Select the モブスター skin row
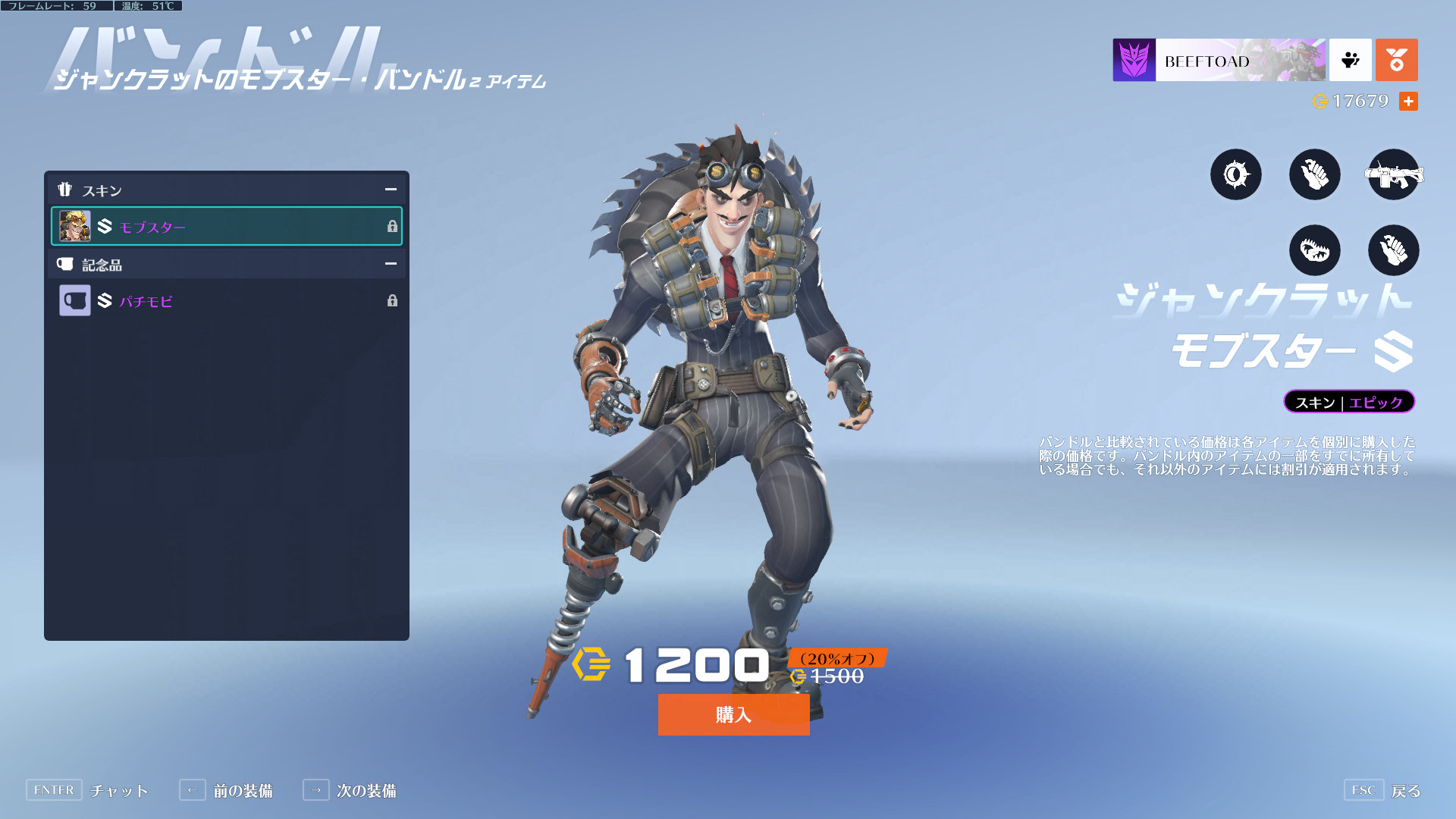1456x819 pixels. click(226, 226)
